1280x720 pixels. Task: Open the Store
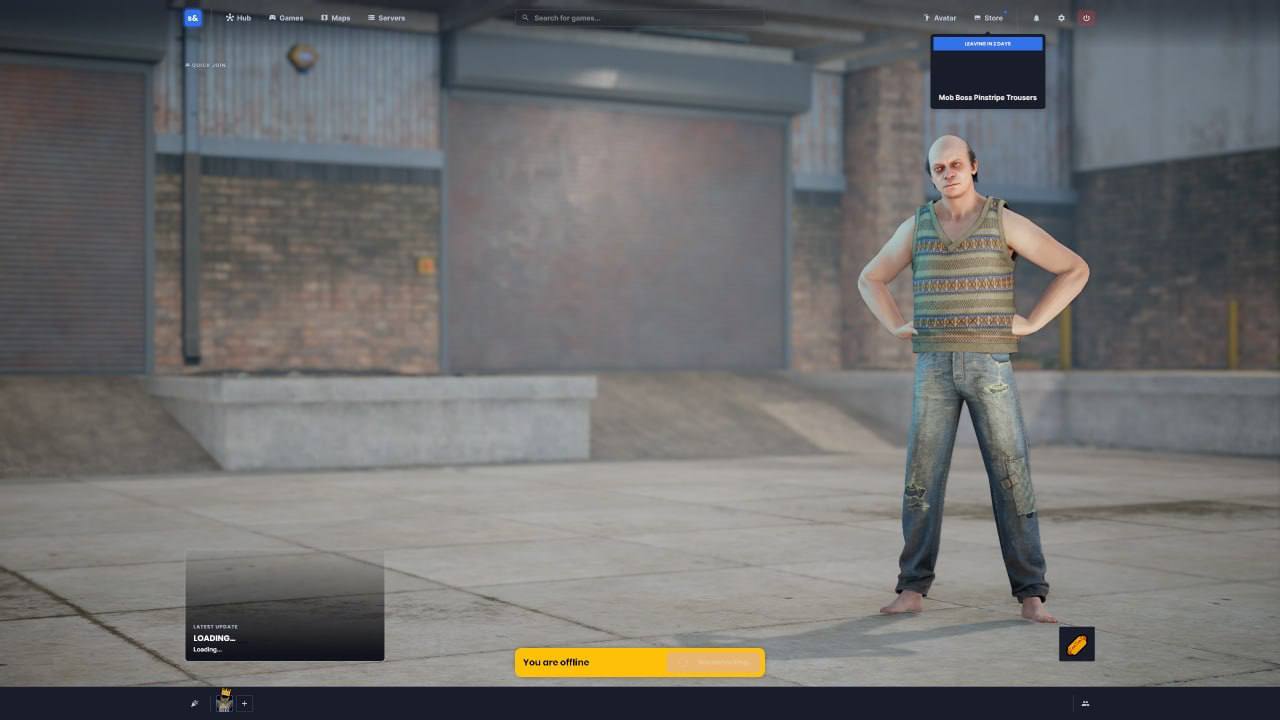pyautogui.click(x=988, y=18)
